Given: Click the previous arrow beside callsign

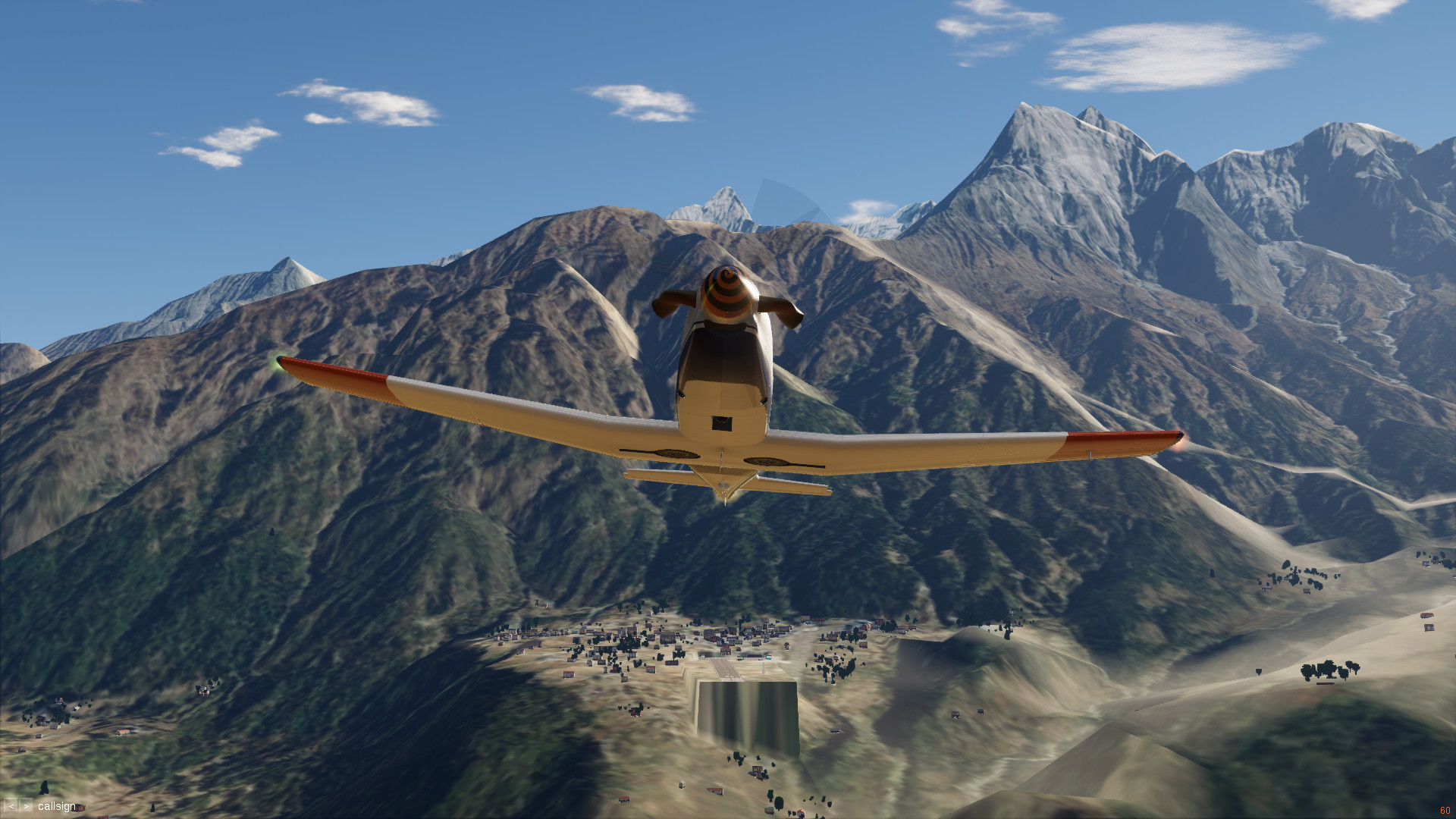Looking at the screenshot, I should [x=11, y=806].
